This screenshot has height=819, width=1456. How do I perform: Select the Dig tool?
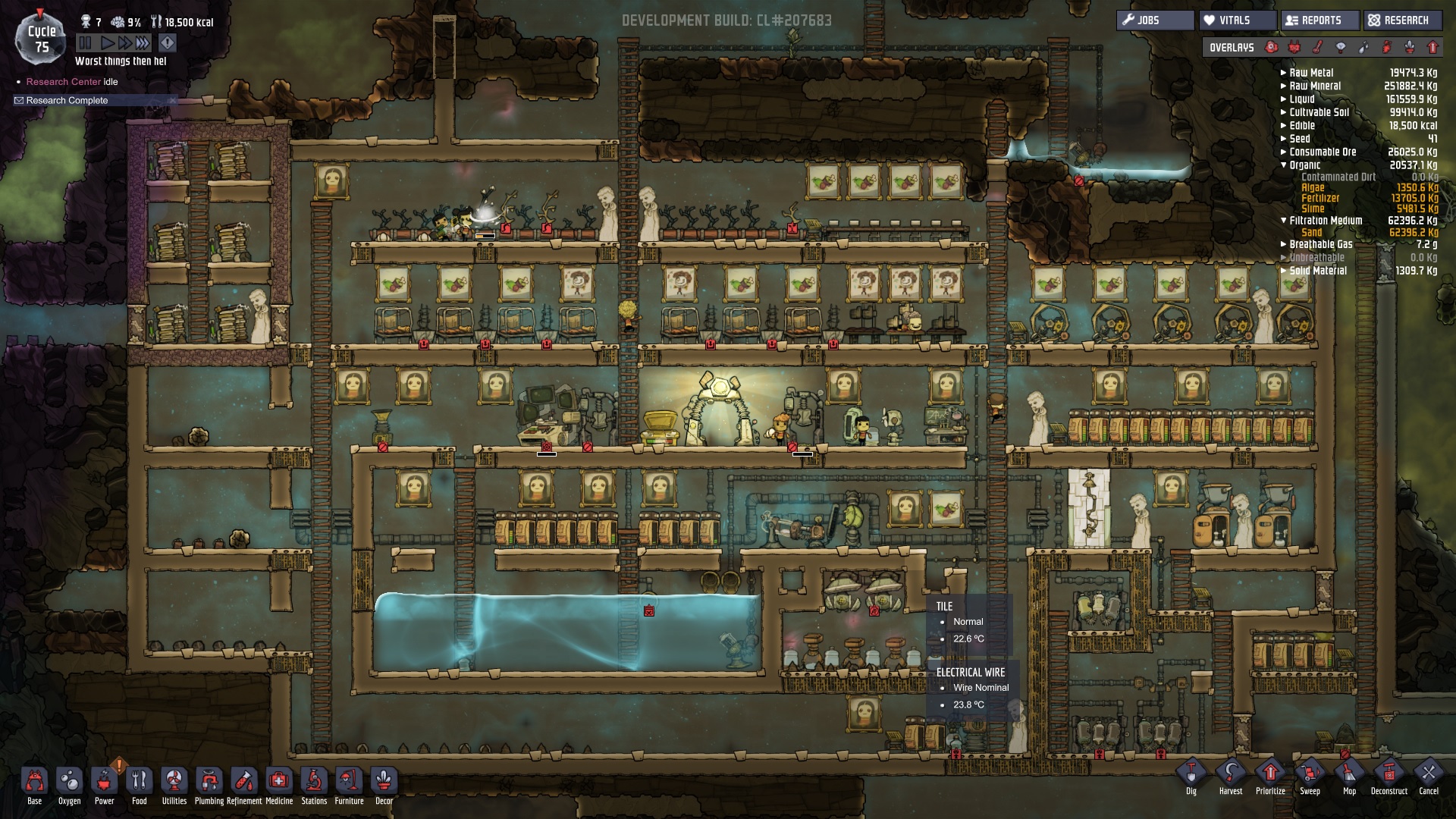tap(1191, 774)
